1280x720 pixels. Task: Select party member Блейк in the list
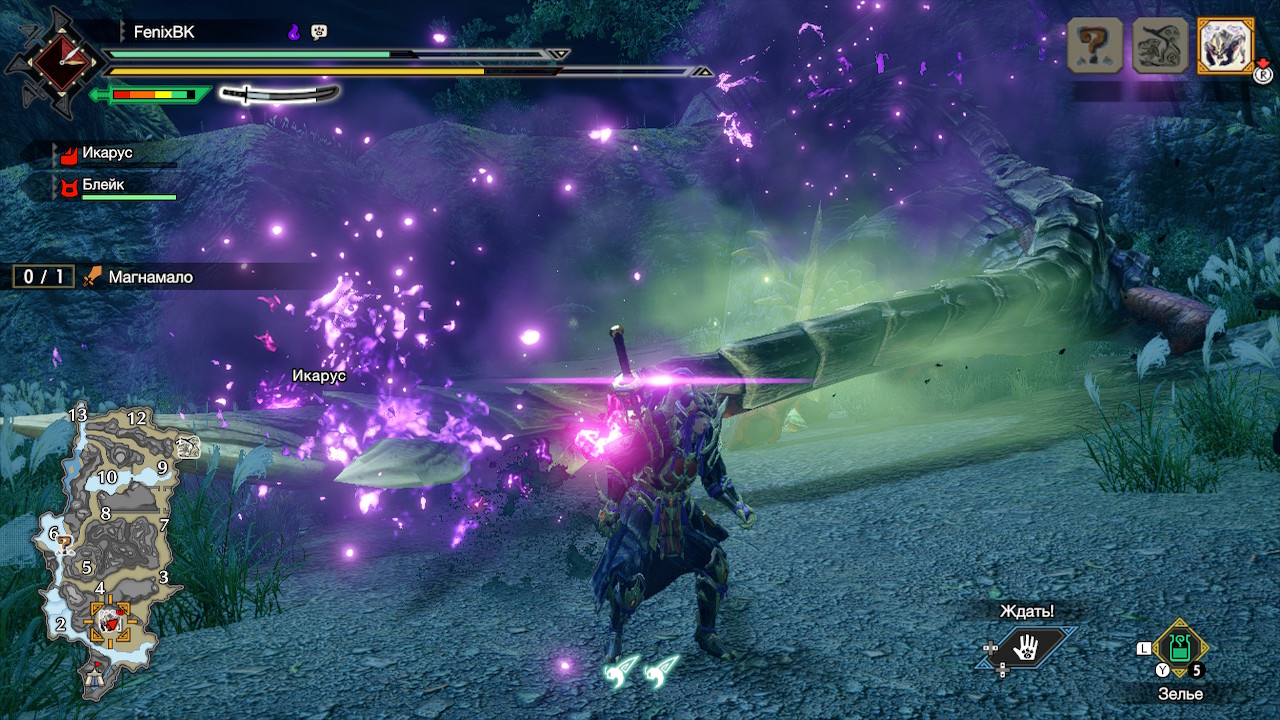105,185
